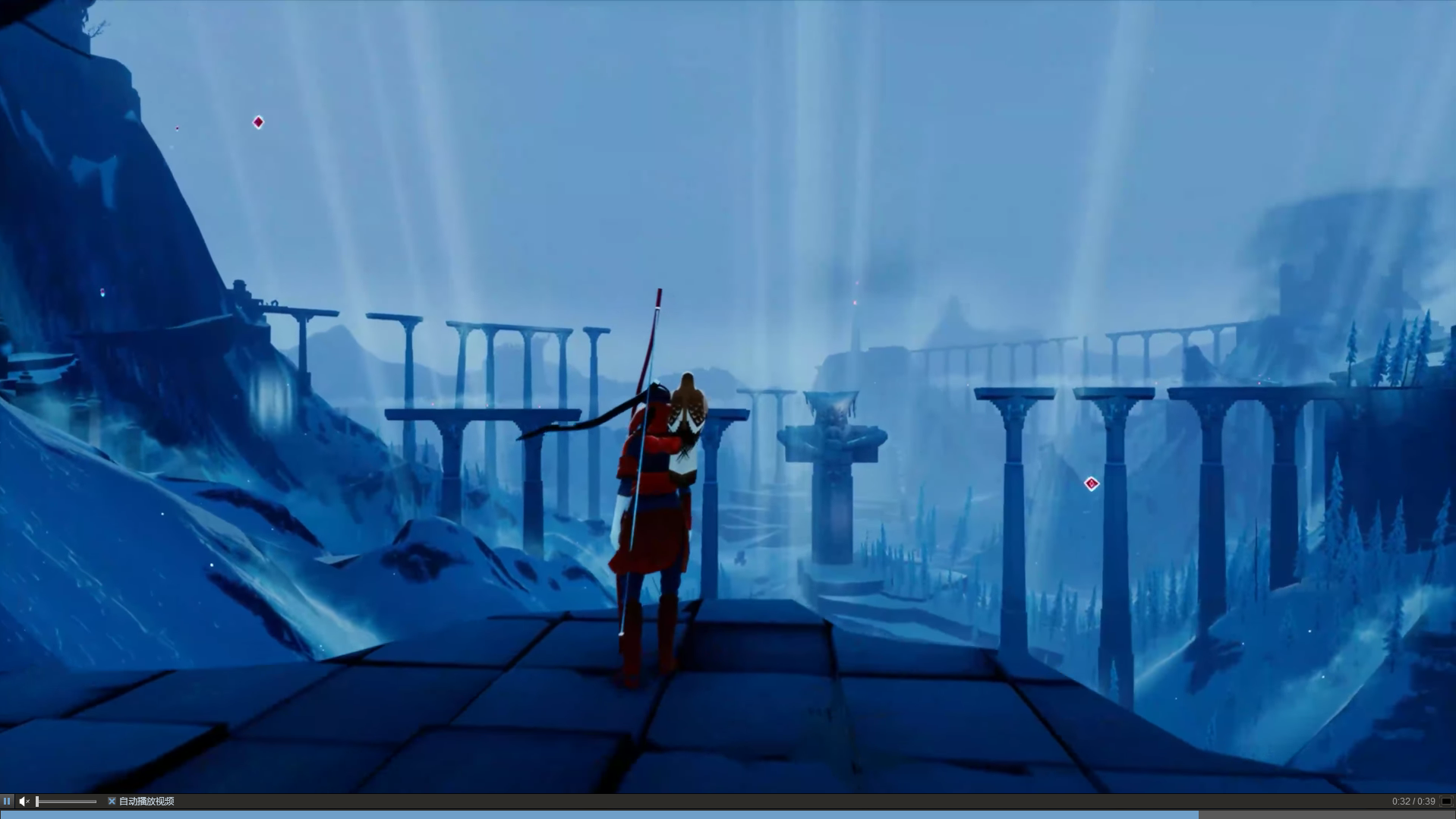Viewport: 1456px width, 819px height.
Task: Click the red diamond marker in the sky
Action: pyautogui.click(x=258, y=122)
